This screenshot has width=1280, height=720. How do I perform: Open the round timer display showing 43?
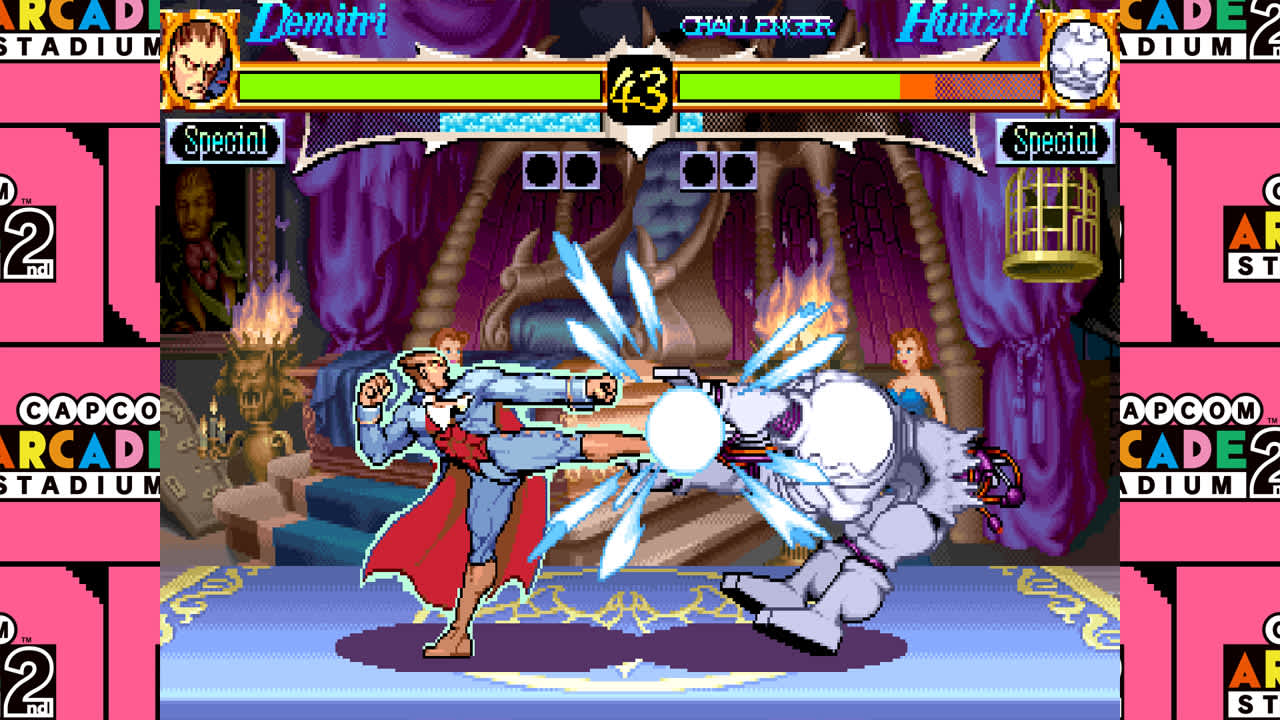pyautogui.click(x=641, y=88)
